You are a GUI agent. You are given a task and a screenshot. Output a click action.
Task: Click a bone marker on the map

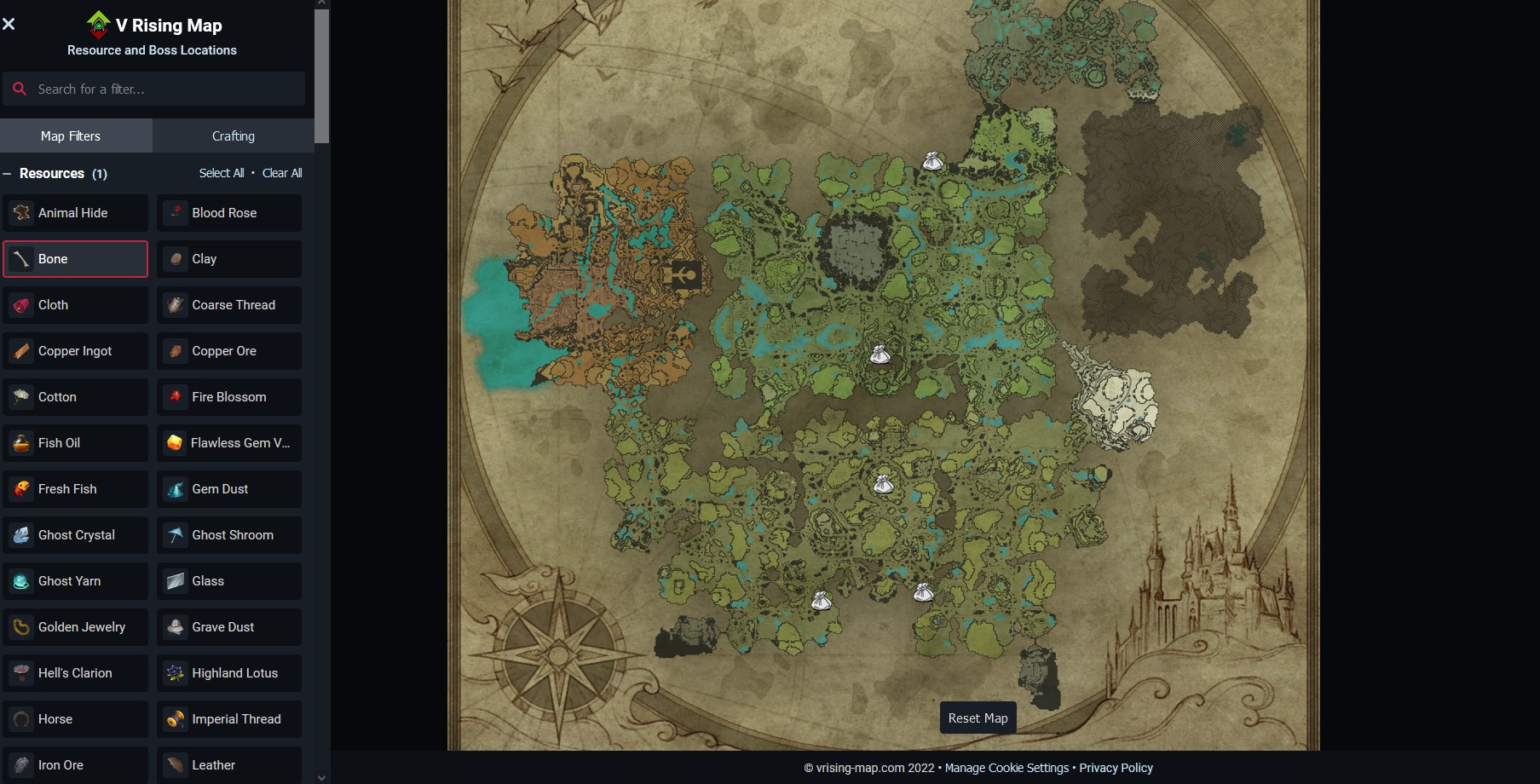pyautogui.click(x=881, y=355)
